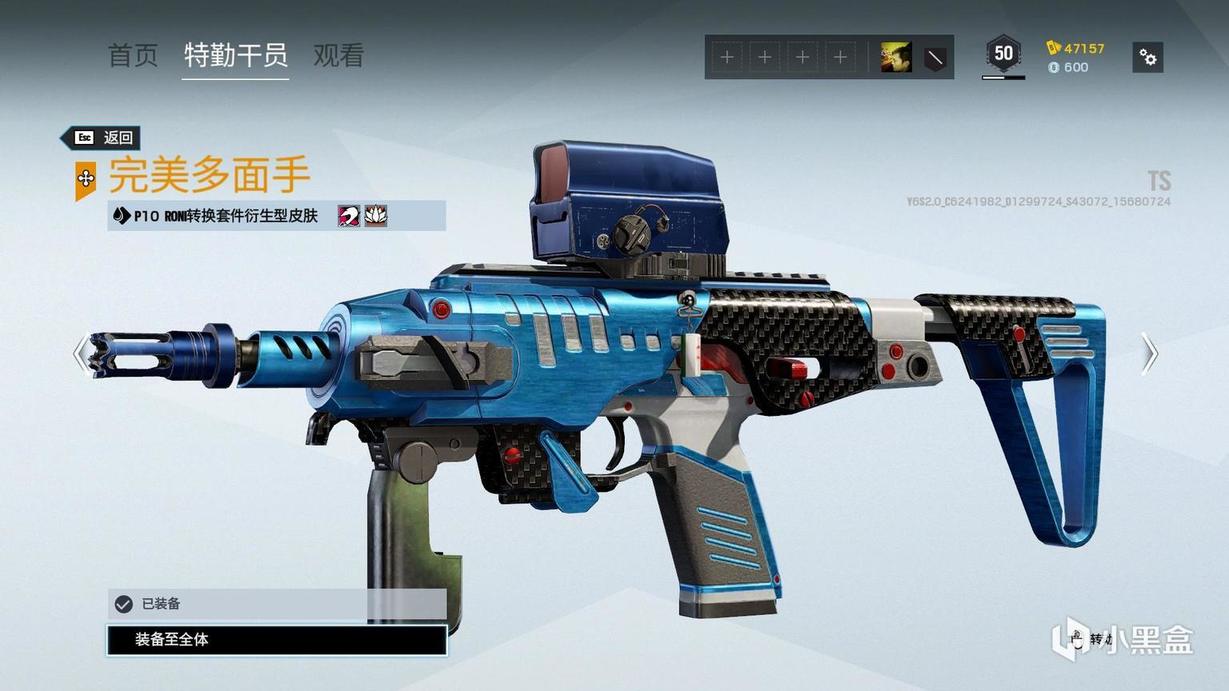This screenshot has height=691, width=1229.
Task: View the level 50 clearance badge
Action: (1003, 54)
